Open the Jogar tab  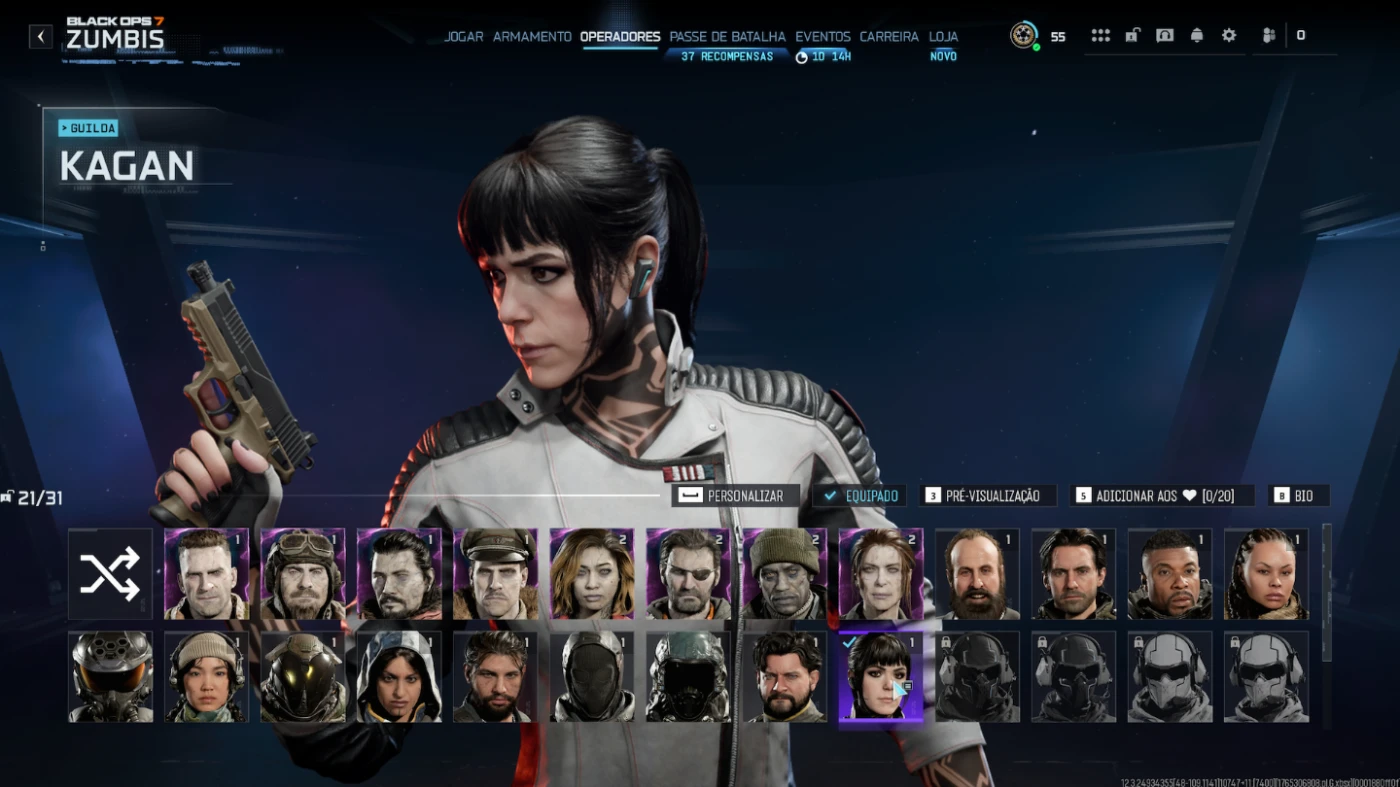pyautogui.click(x=463, y=37)
